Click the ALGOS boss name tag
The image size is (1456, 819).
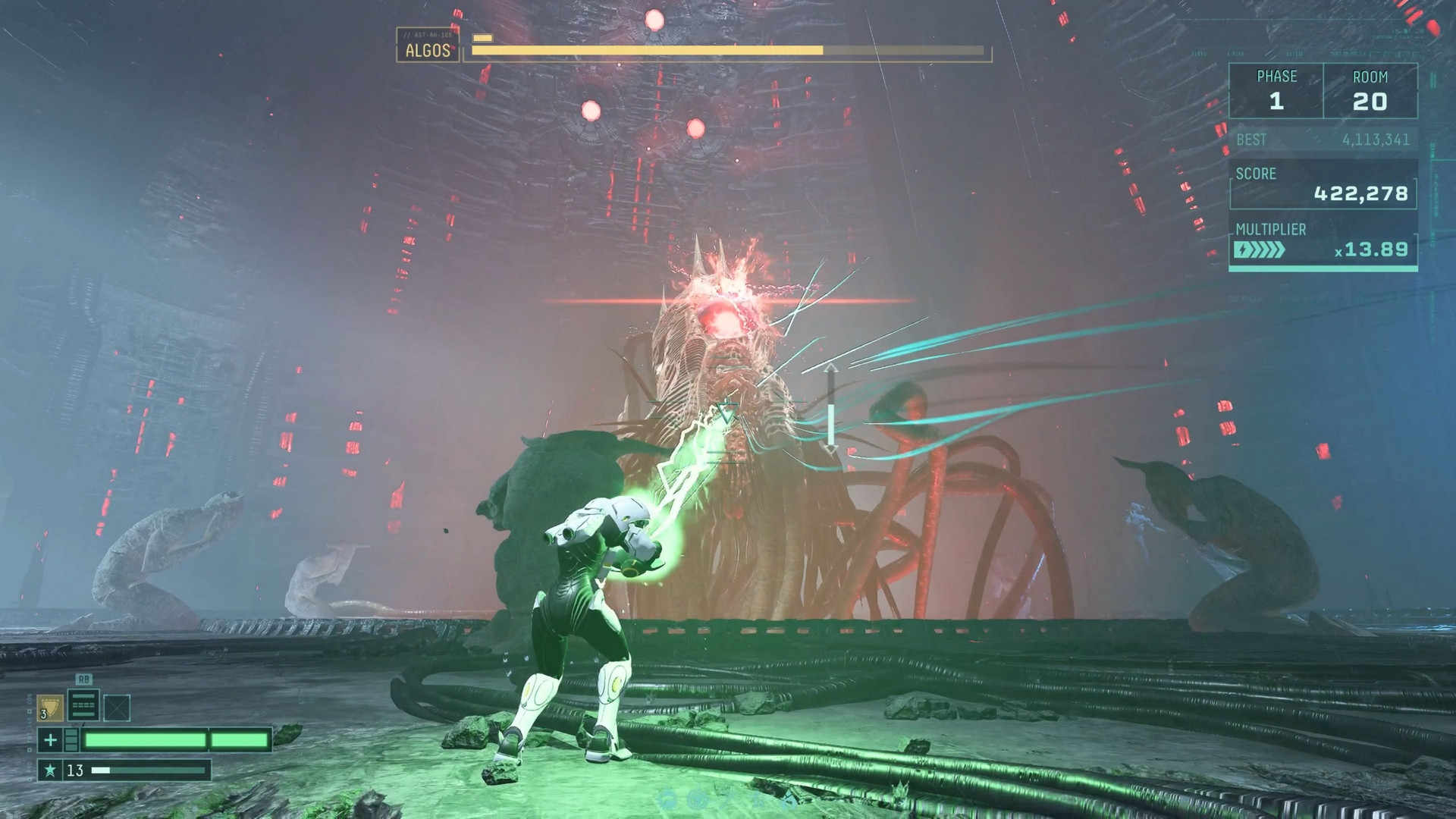(428, 50)
